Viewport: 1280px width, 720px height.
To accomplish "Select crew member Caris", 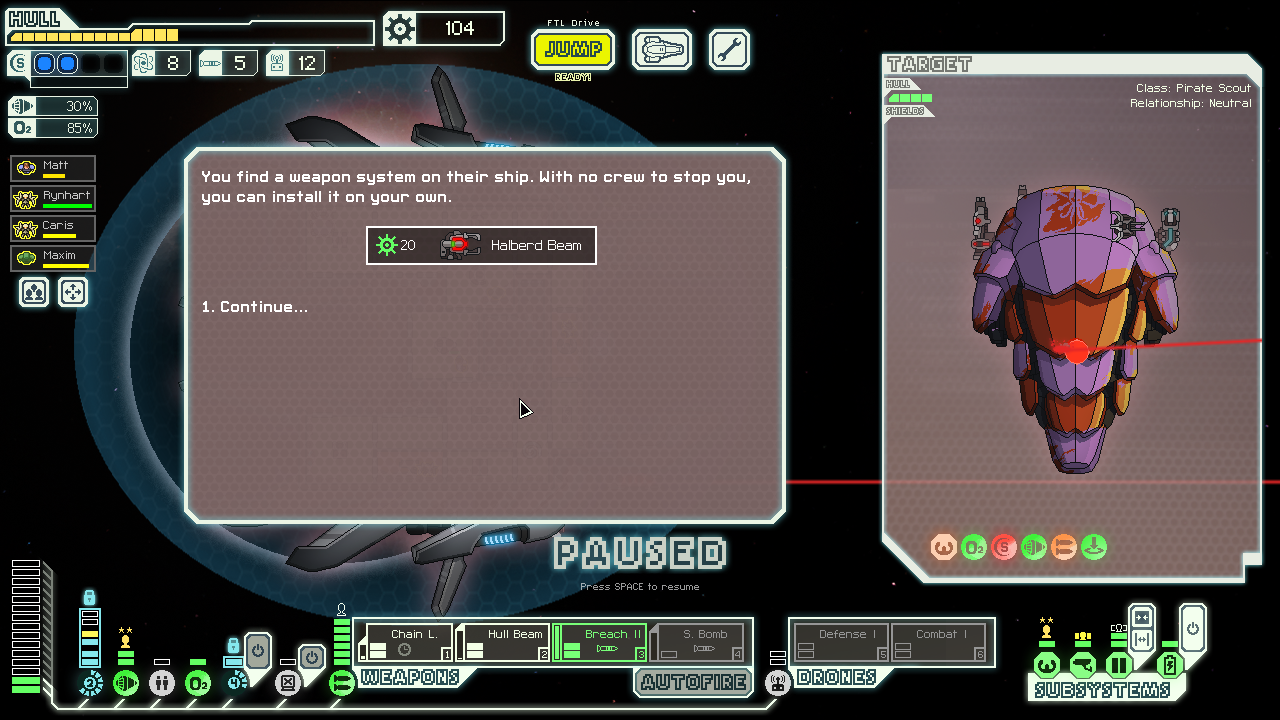I will 54,228.
